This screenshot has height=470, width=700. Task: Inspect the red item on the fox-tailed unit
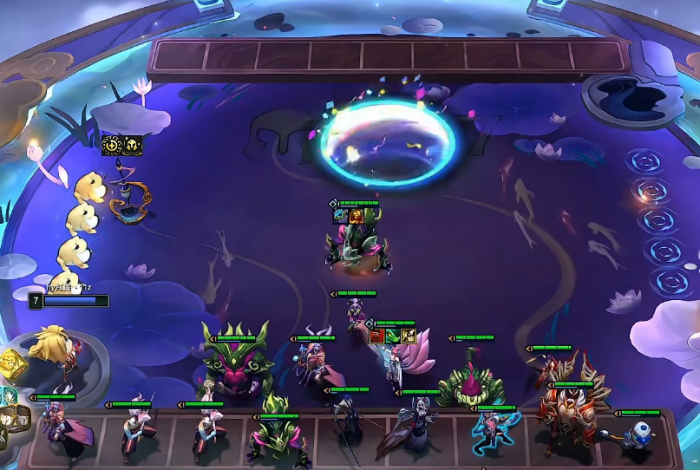(377, 336)
